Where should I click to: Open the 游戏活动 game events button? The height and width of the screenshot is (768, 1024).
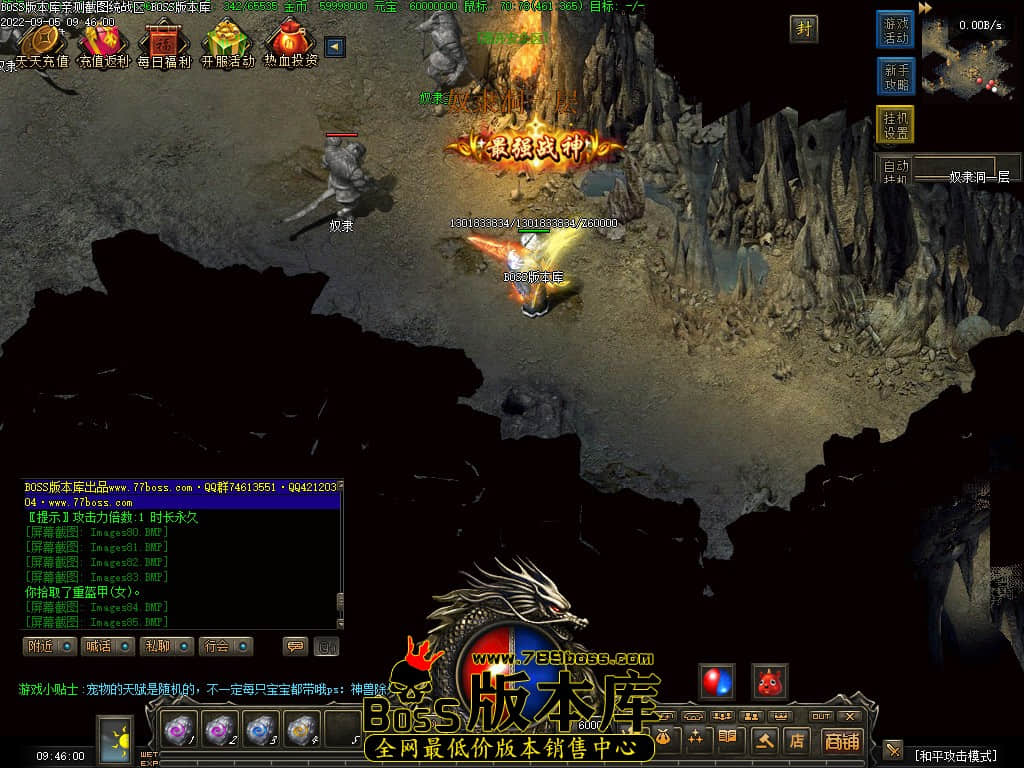895,30
